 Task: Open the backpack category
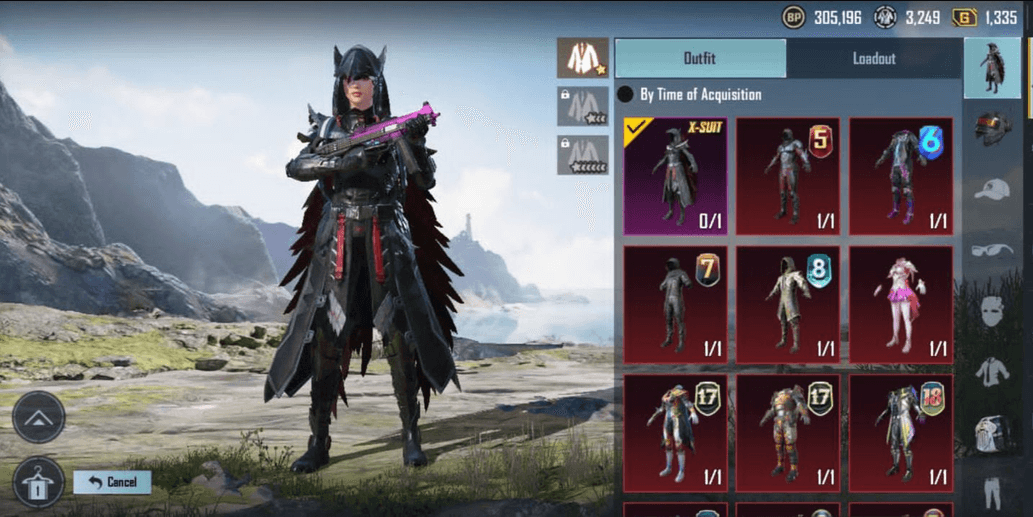pyautogui.click(x=992, y=434)
